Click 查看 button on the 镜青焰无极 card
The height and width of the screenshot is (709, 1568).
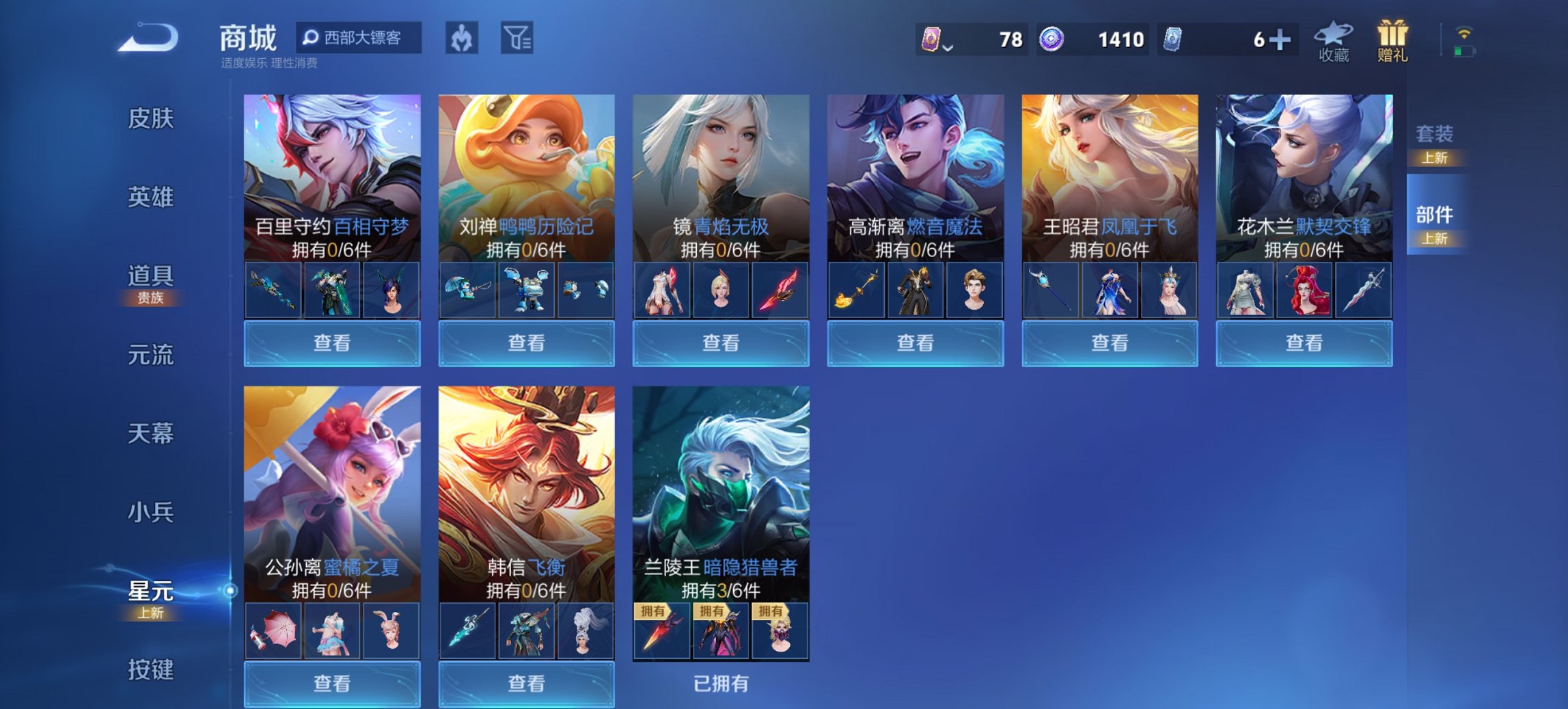click(721, 343)
